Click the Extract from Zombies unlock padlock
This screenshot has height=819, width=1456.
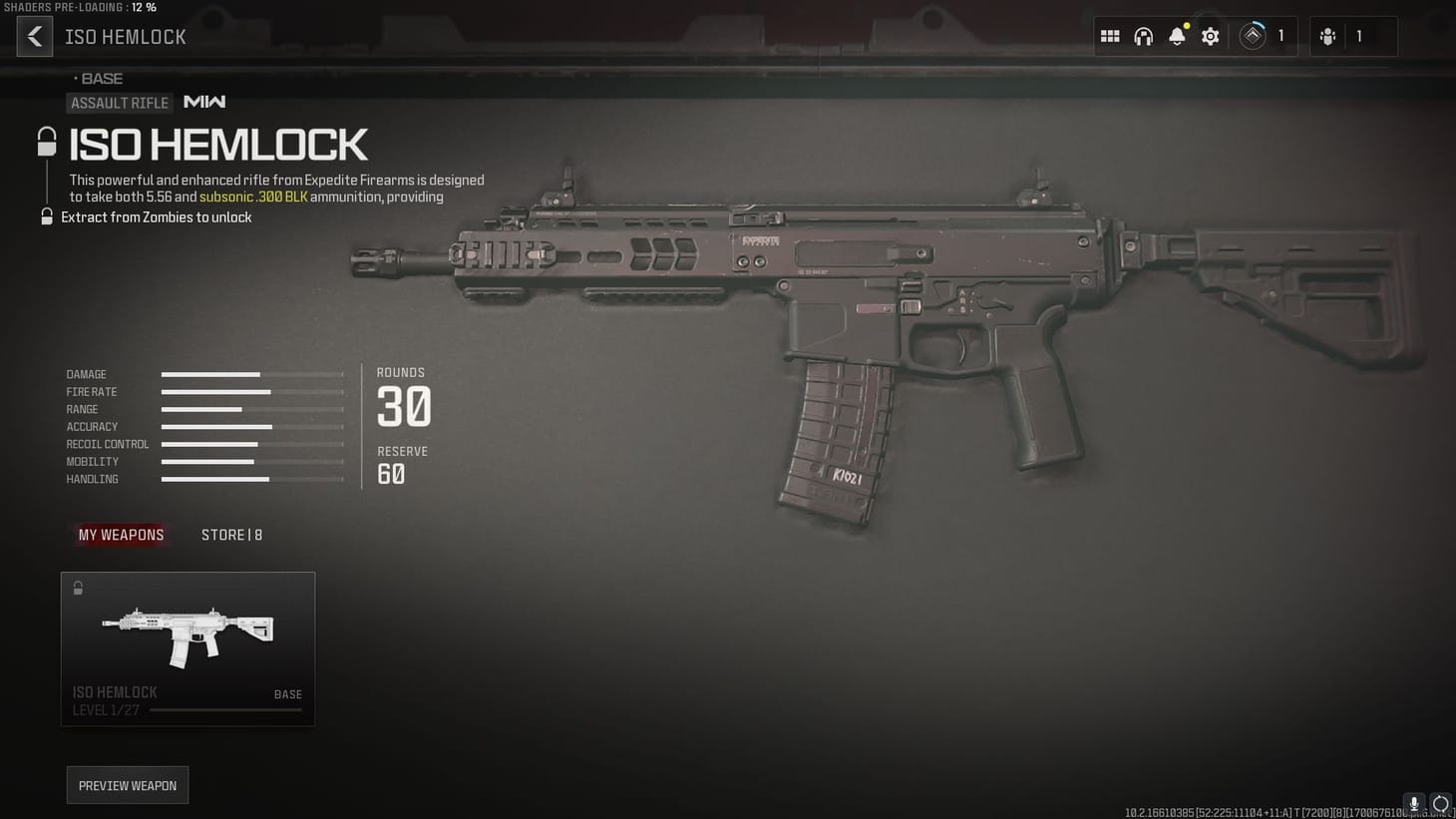(47, 216)
